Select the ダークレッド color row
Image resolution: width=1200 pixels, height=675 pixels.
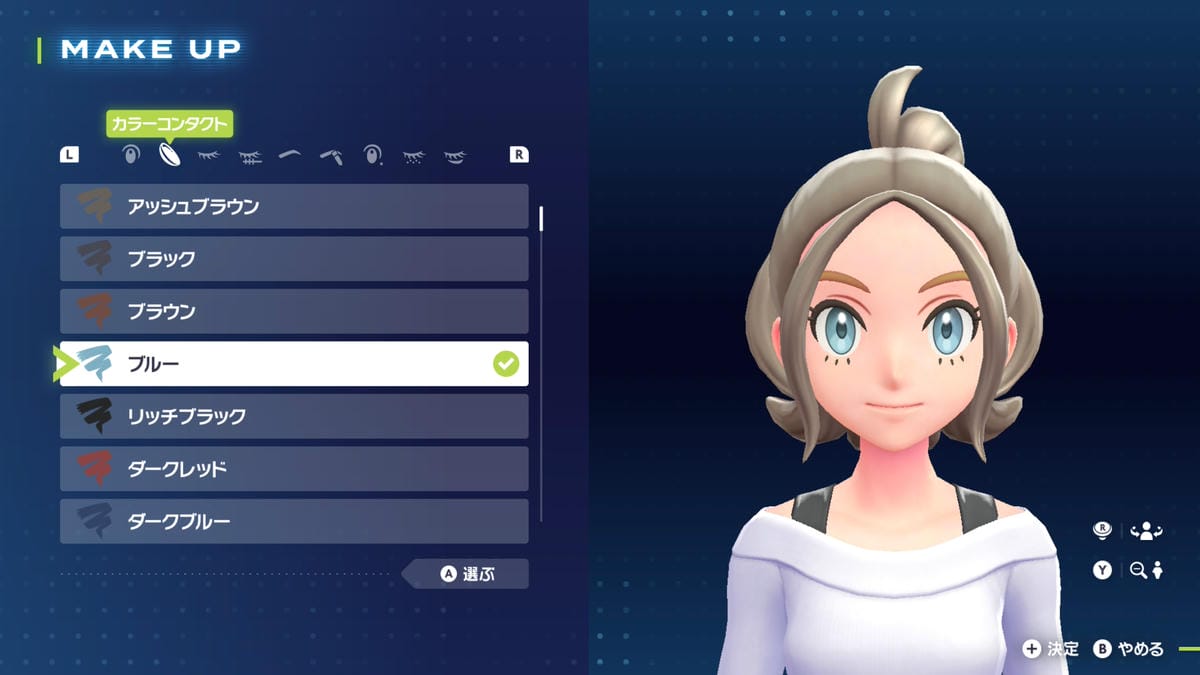[294, 468]
